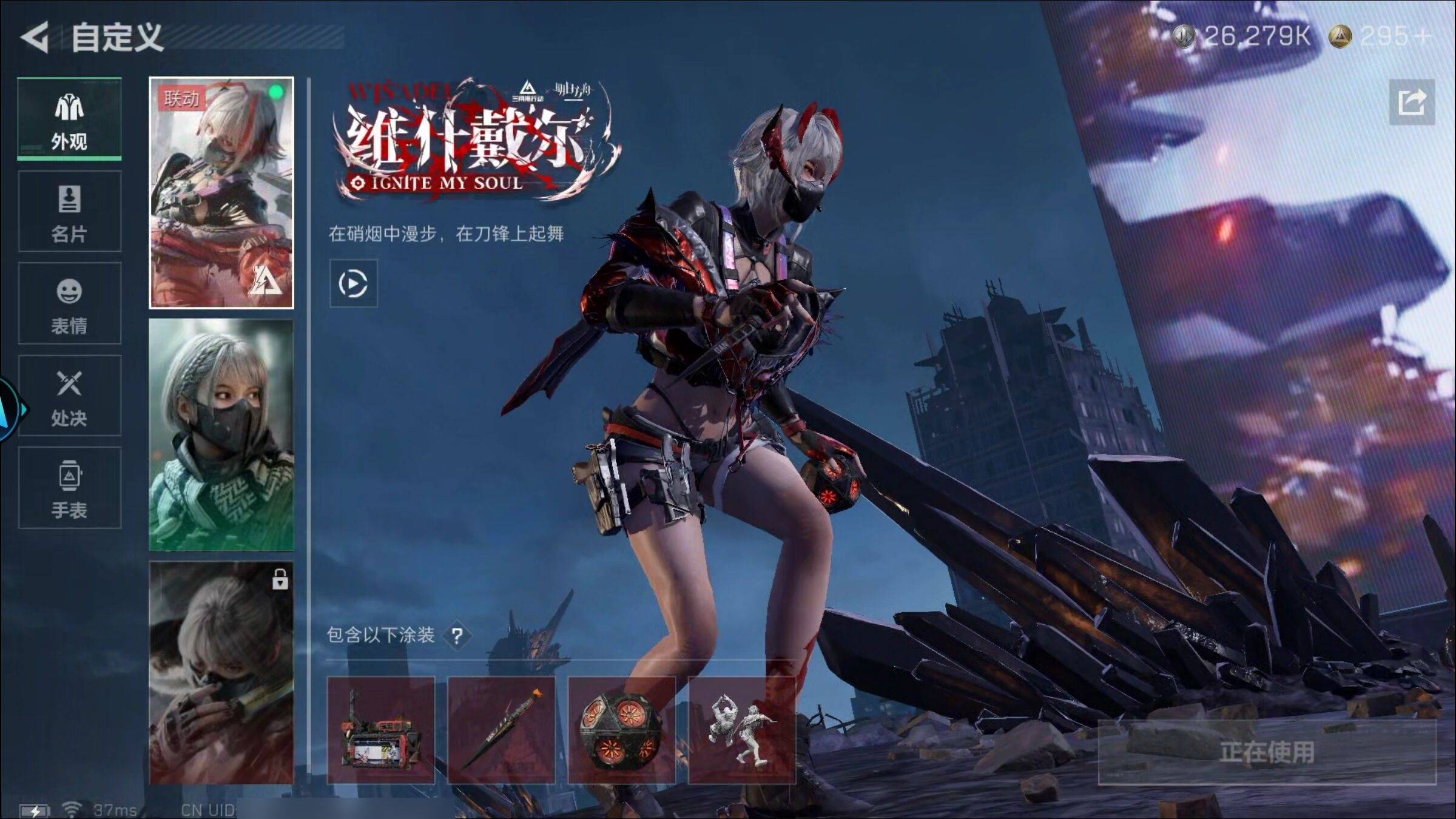Choose the teal jacket skin thumbnail
1456x819 pixels.
(221, 434)
